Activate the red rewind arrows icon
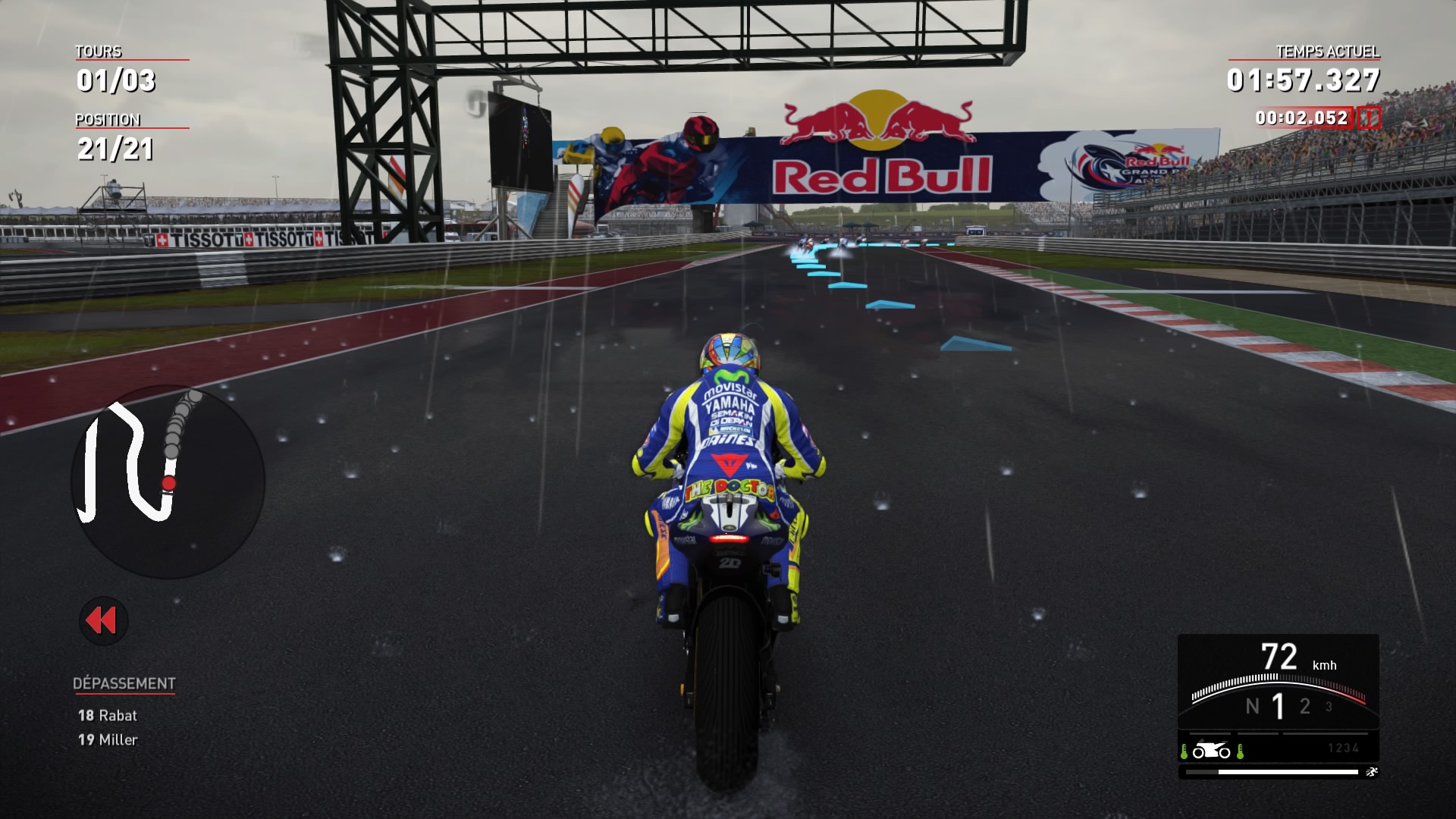 tap(103, 621)
